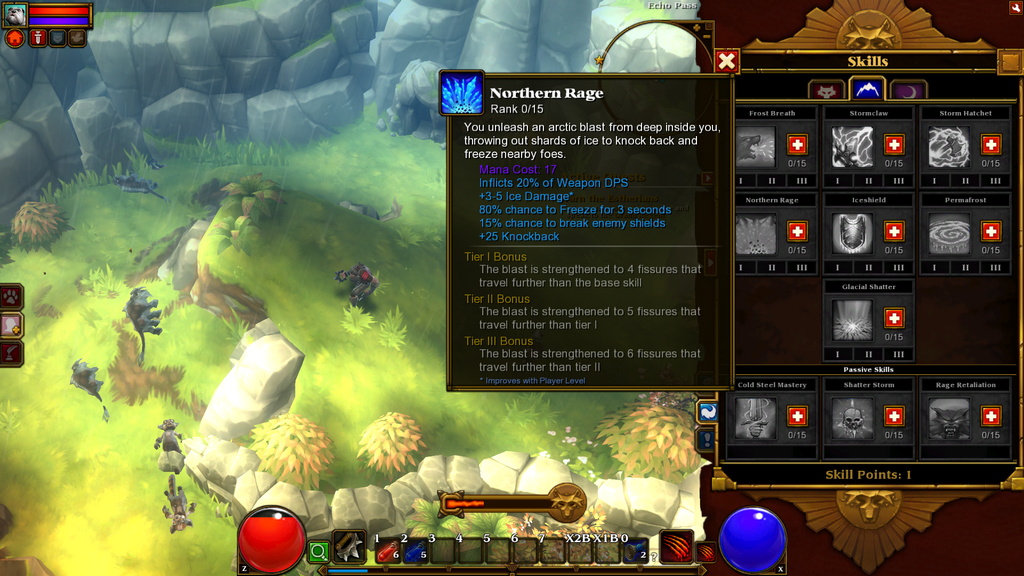Use the red health potion slot
This screenshot has height=576, width=1024.
pyautogui.click(x=388, y=551)
